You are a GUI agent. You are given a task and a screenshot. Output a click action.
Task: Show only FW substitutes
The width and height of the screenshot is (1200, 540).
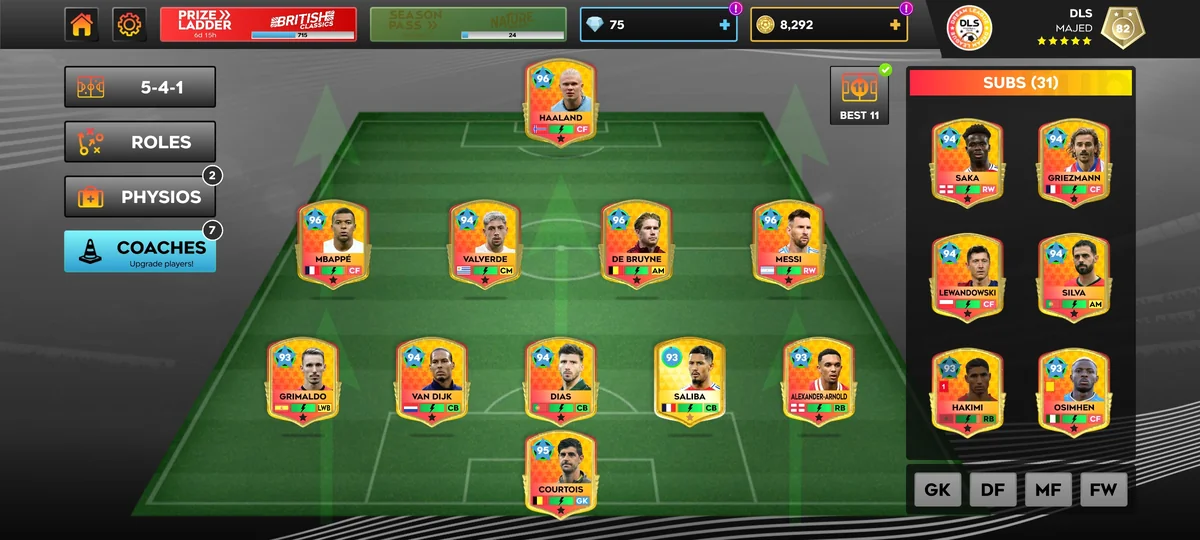(1104, 490)
